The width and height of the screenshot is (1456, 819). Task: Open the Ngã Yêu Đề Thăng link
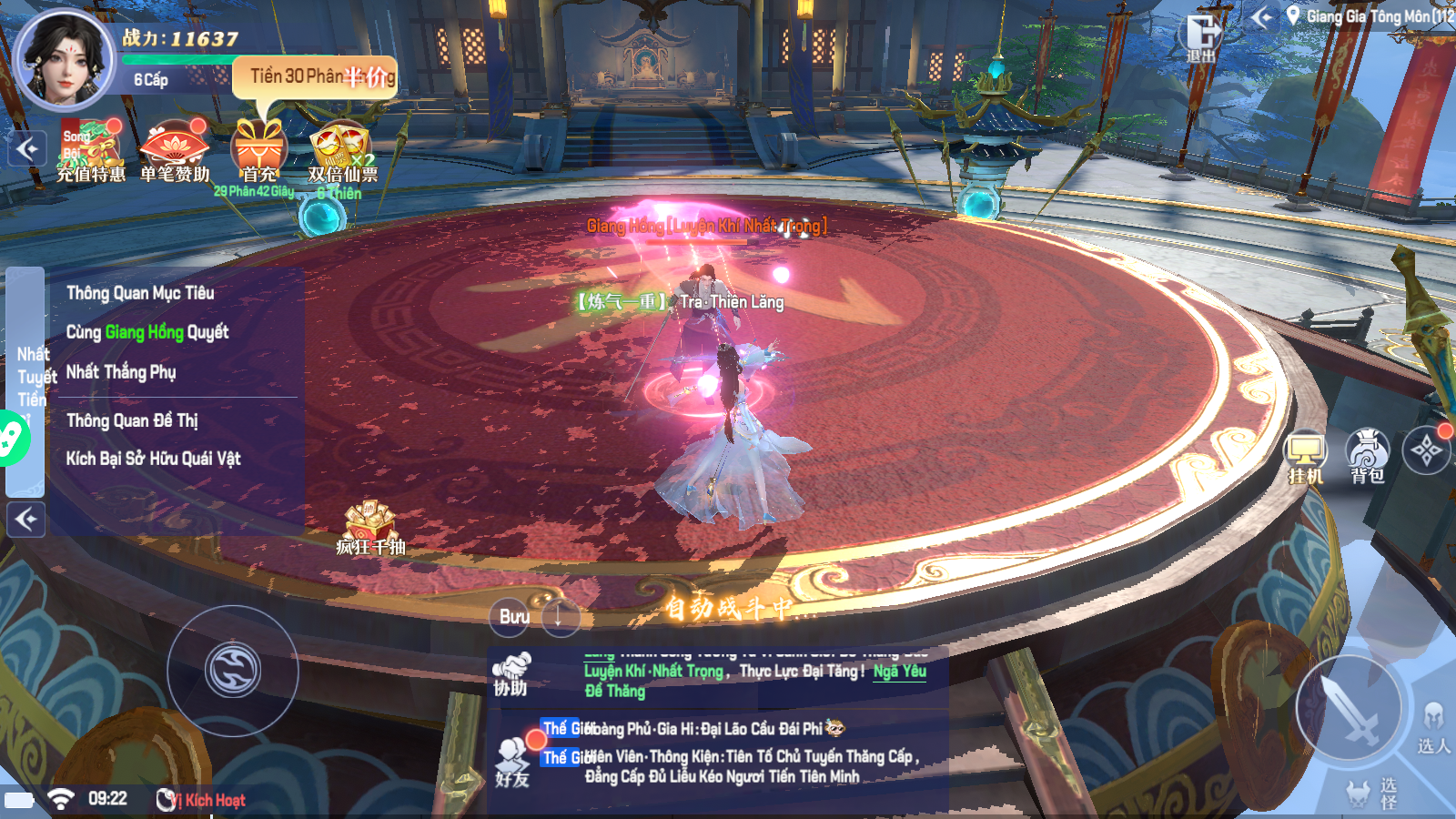point(899,672)
